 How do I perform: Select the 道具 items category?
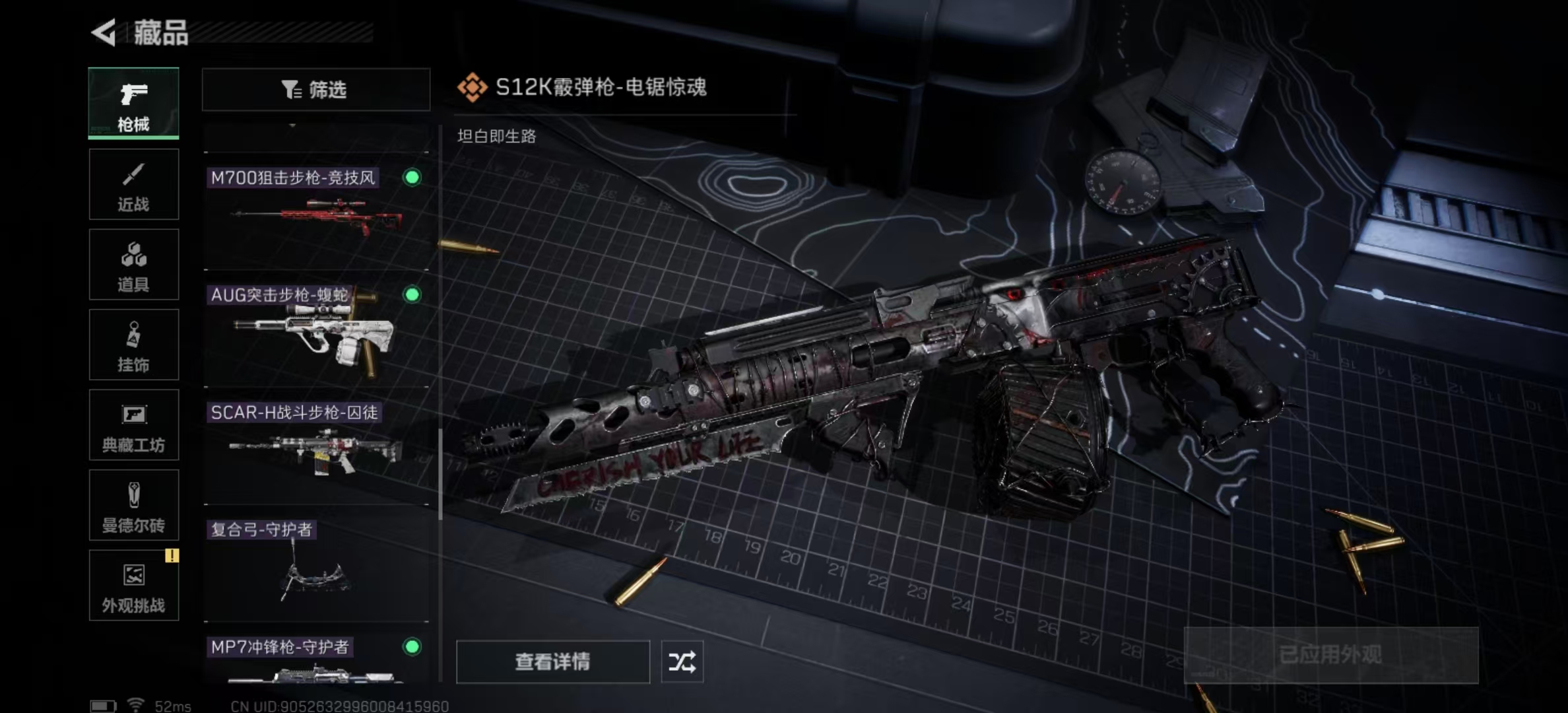click(x=133, y=265)
